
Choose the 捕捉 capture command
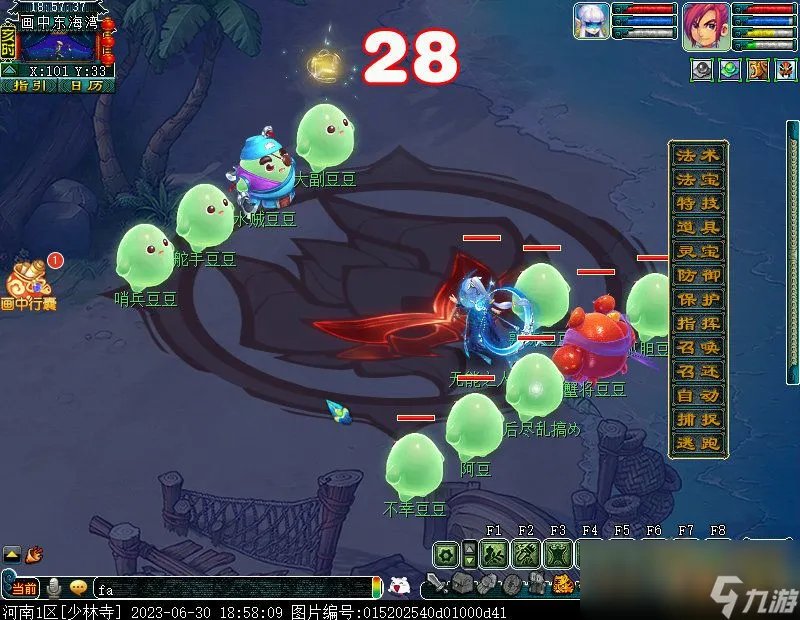[698, 420]
